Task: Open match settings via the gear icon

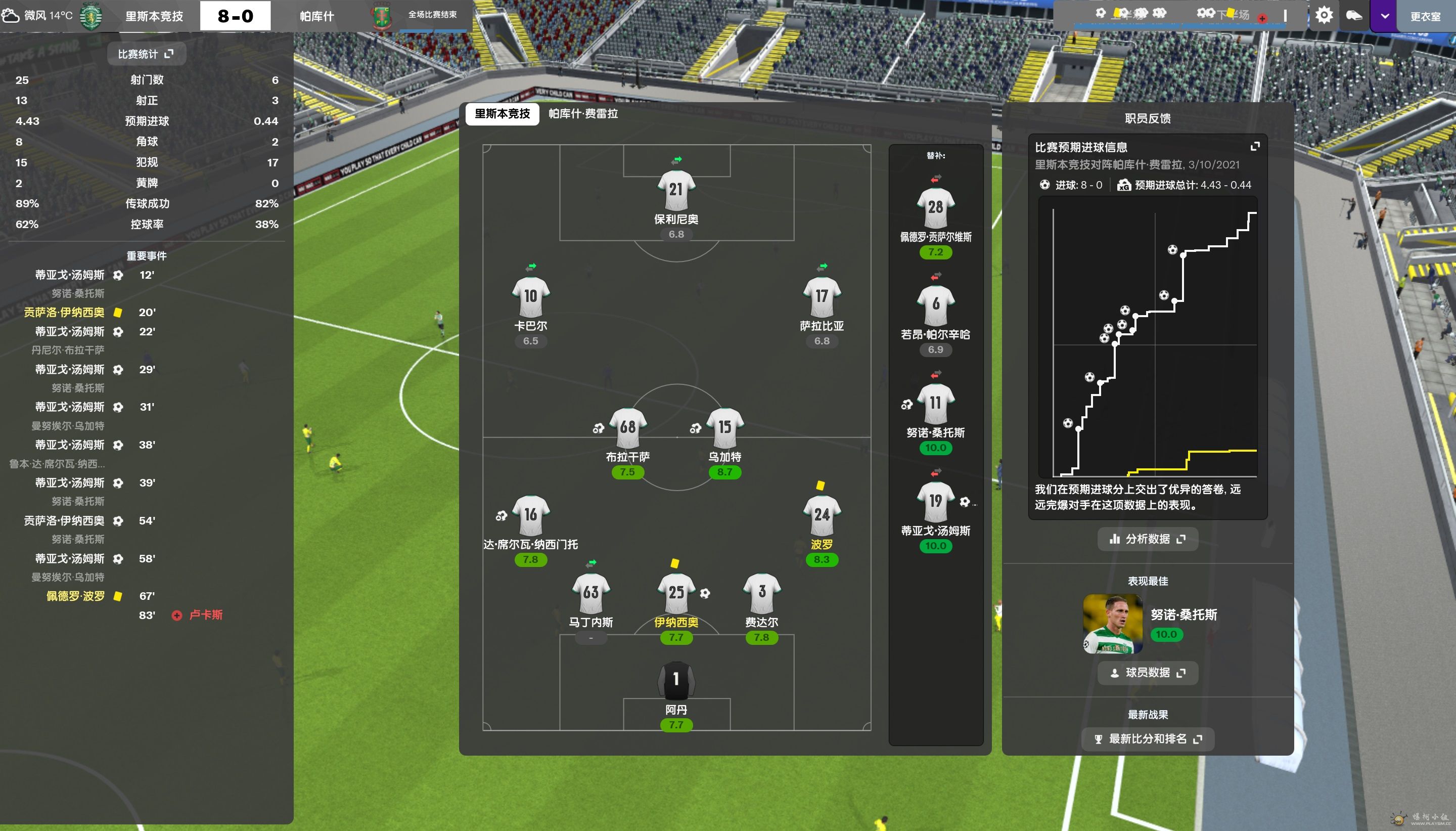Action: pos(1323,15)
